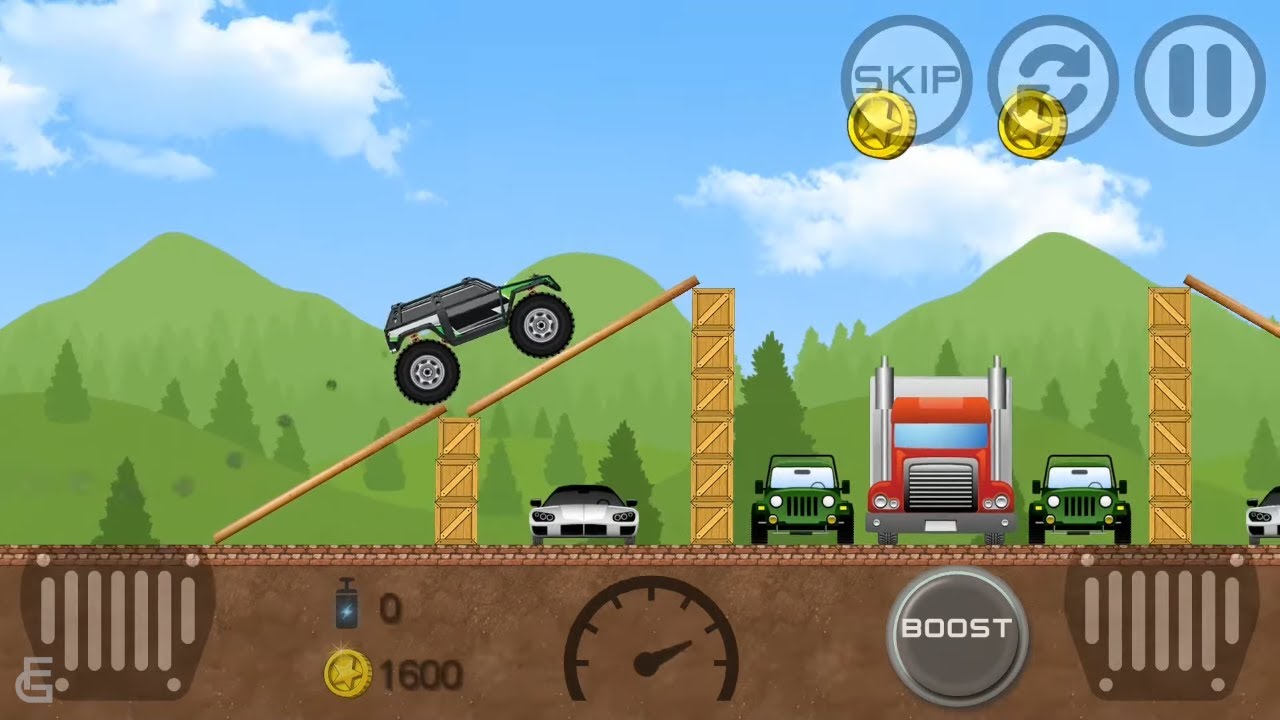Viewport: 1280px width, 720px height.
Task: Restart the level with the circular arrows button
Action: 1052,78
